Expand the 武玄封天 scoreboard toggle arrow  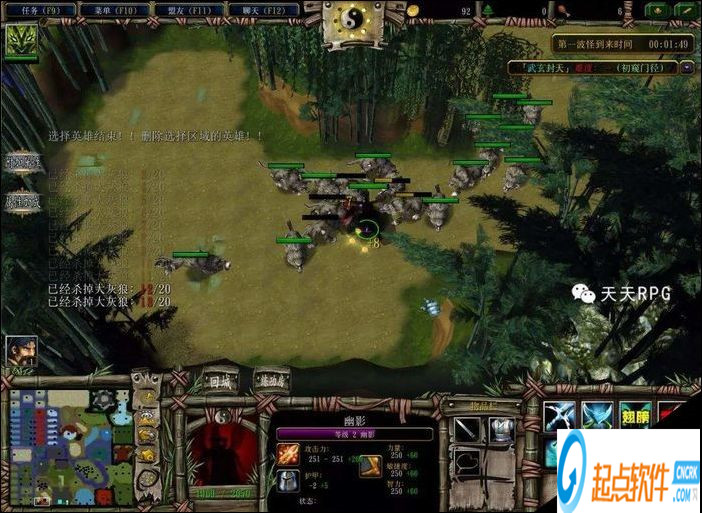point(687,67)
